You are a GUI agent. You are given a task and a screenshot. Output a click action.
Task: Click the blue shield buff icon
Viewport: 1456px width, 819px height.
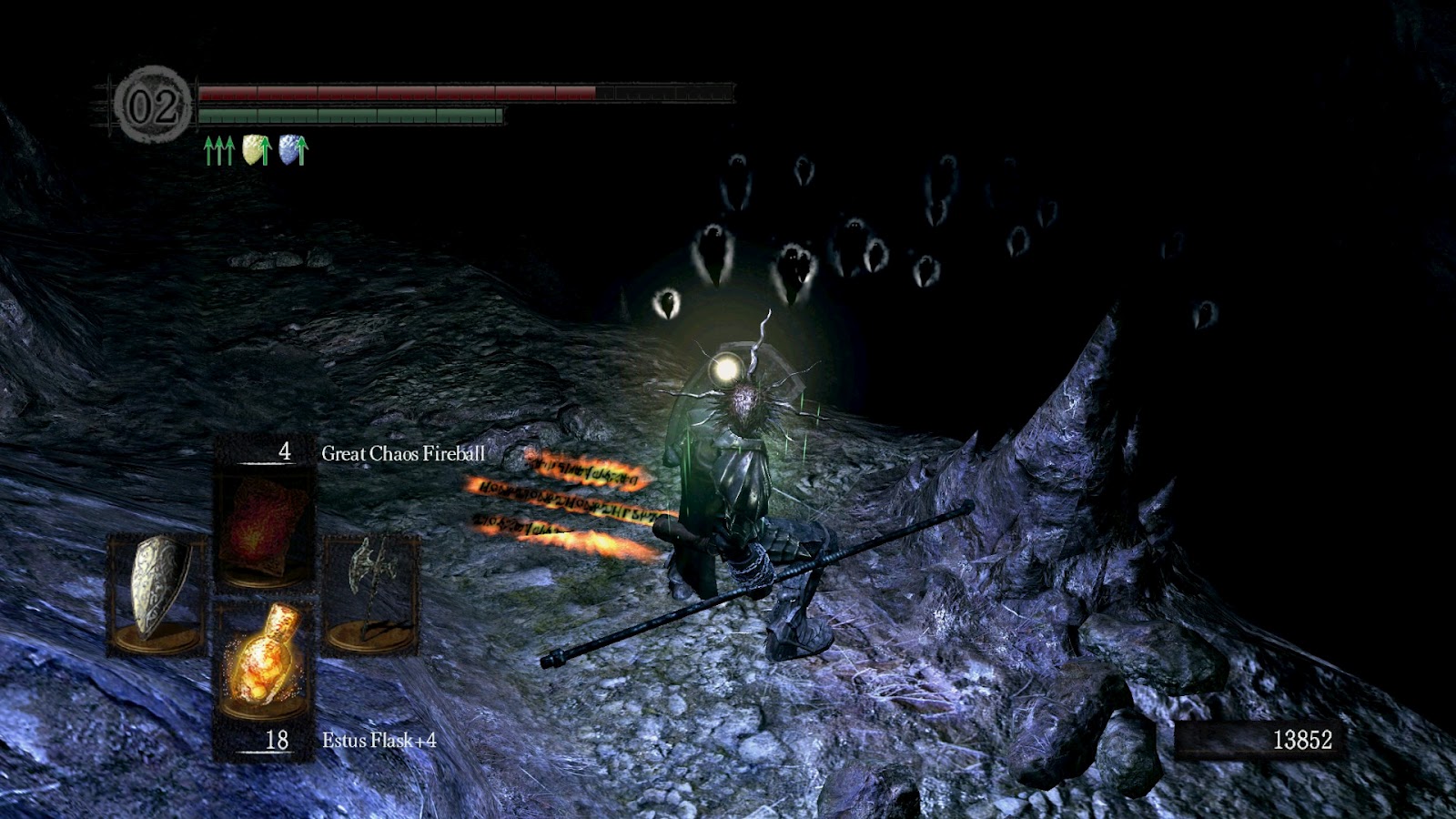tap(293, 150)
